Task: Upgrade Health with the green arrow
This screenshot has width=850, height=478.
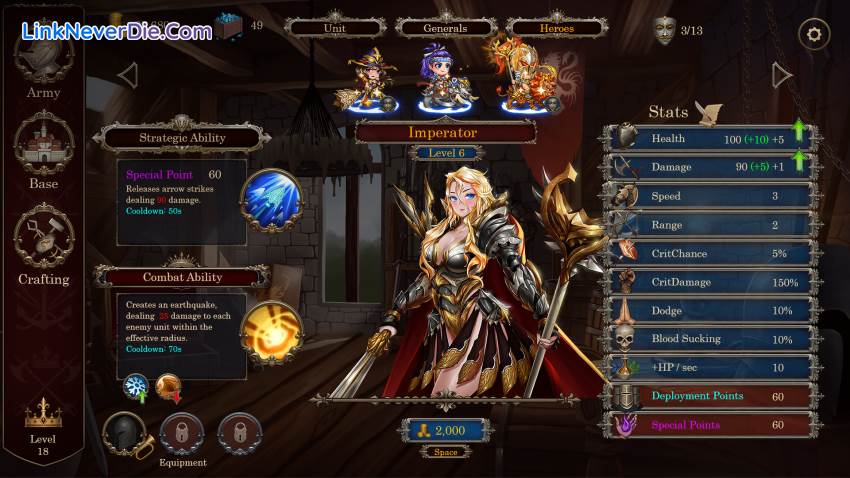Action: 798,131
